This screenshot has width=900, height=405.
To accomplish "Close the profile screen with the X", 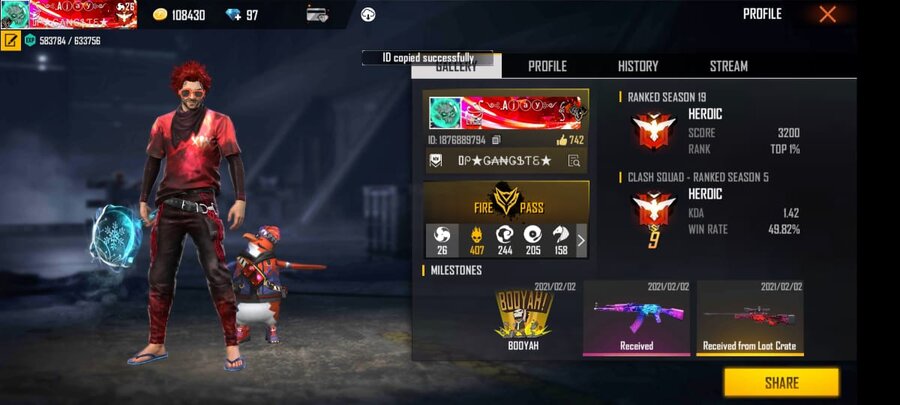I will click(x=827, y=14).
